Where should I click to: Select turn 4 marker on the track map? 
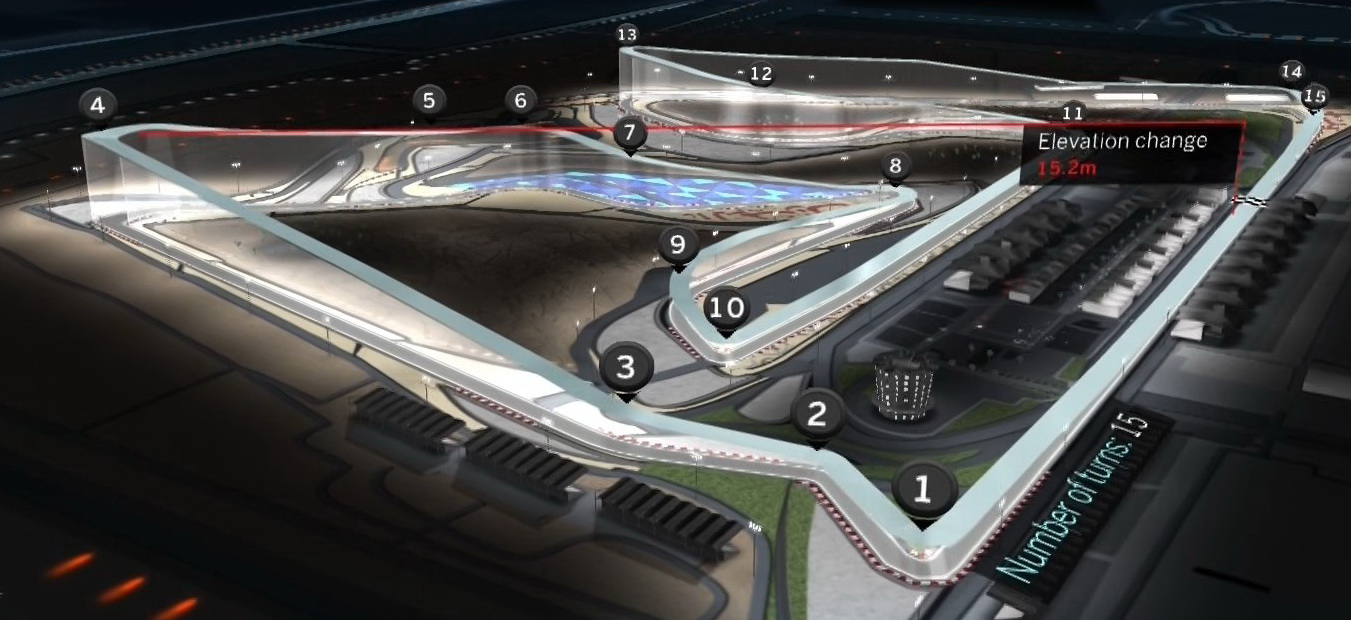coord(97,104)
